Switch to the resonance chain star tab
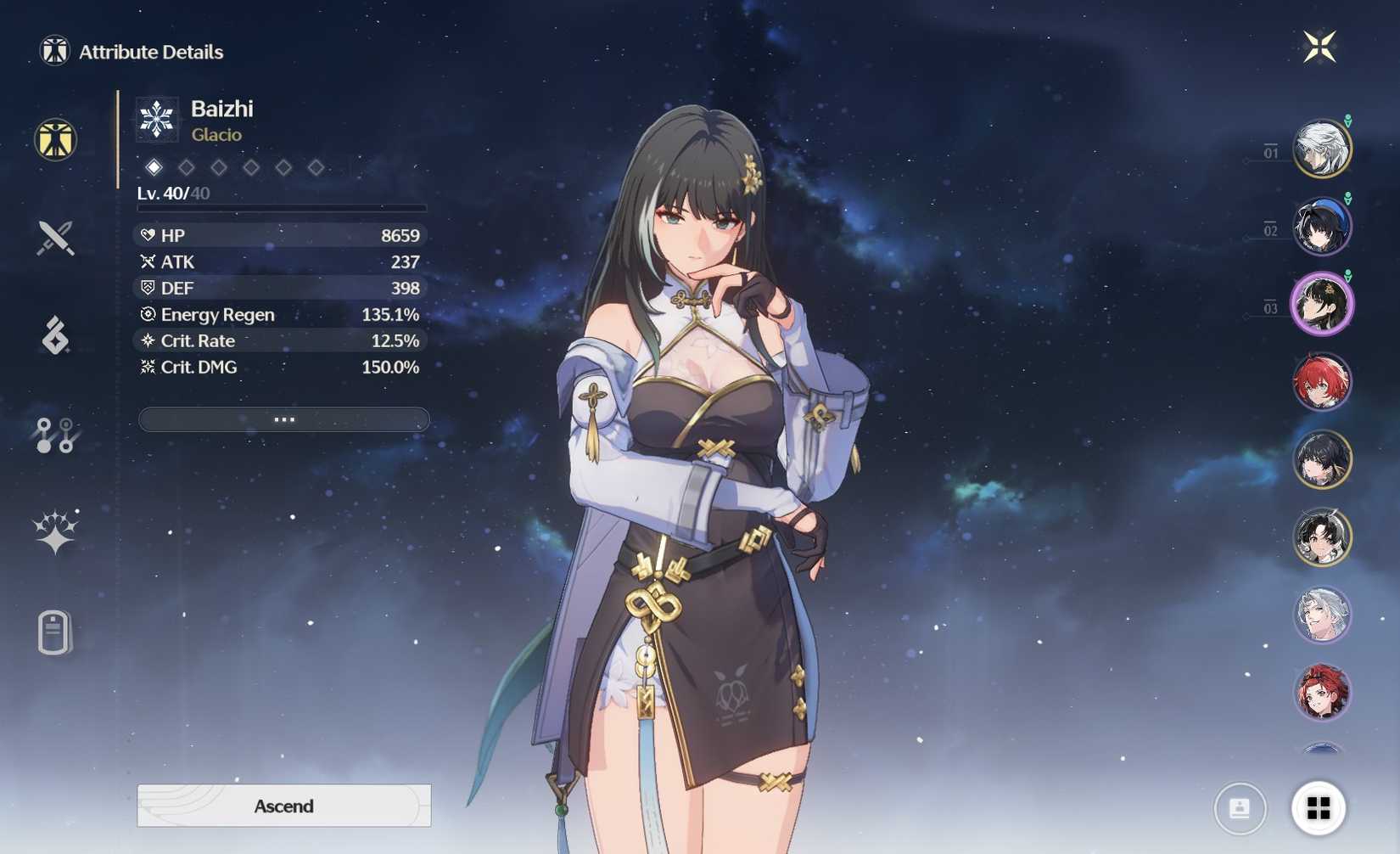The width and height of the screenshot is (1400, 854). click(55, 532)
